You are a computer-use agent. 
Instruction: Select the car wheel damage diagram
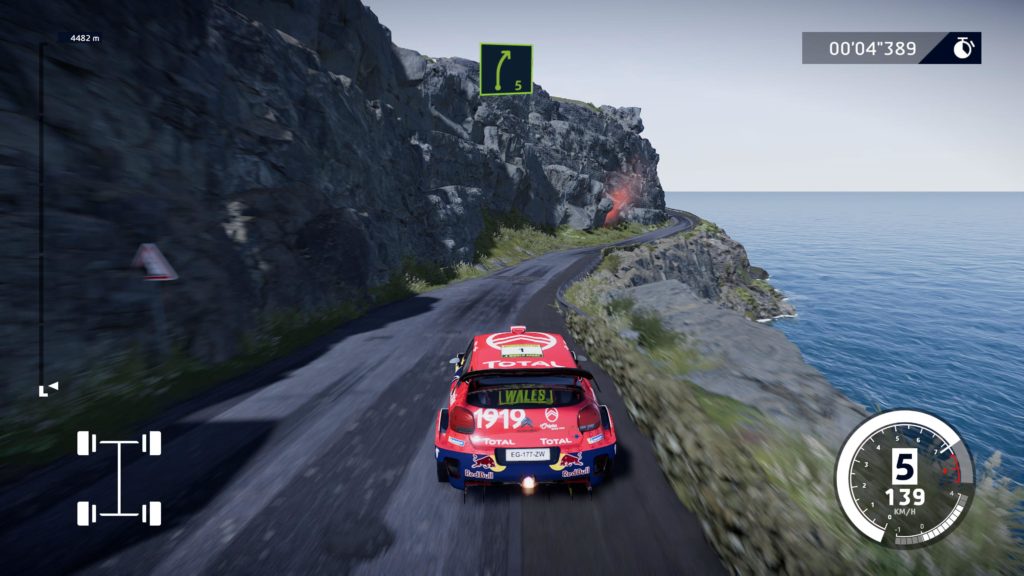(x=119, y=478)
